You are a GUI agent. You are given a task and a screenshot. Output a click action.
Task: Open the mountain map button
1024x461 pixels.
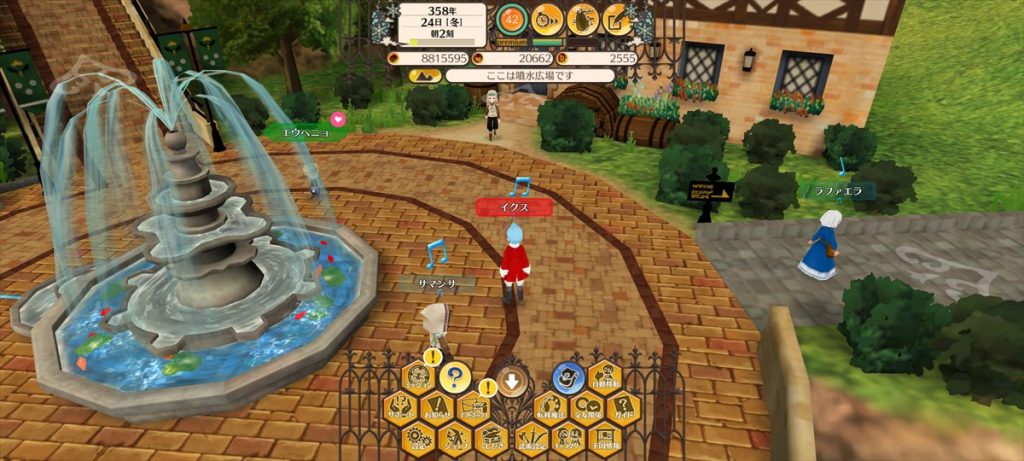(423, 75)
